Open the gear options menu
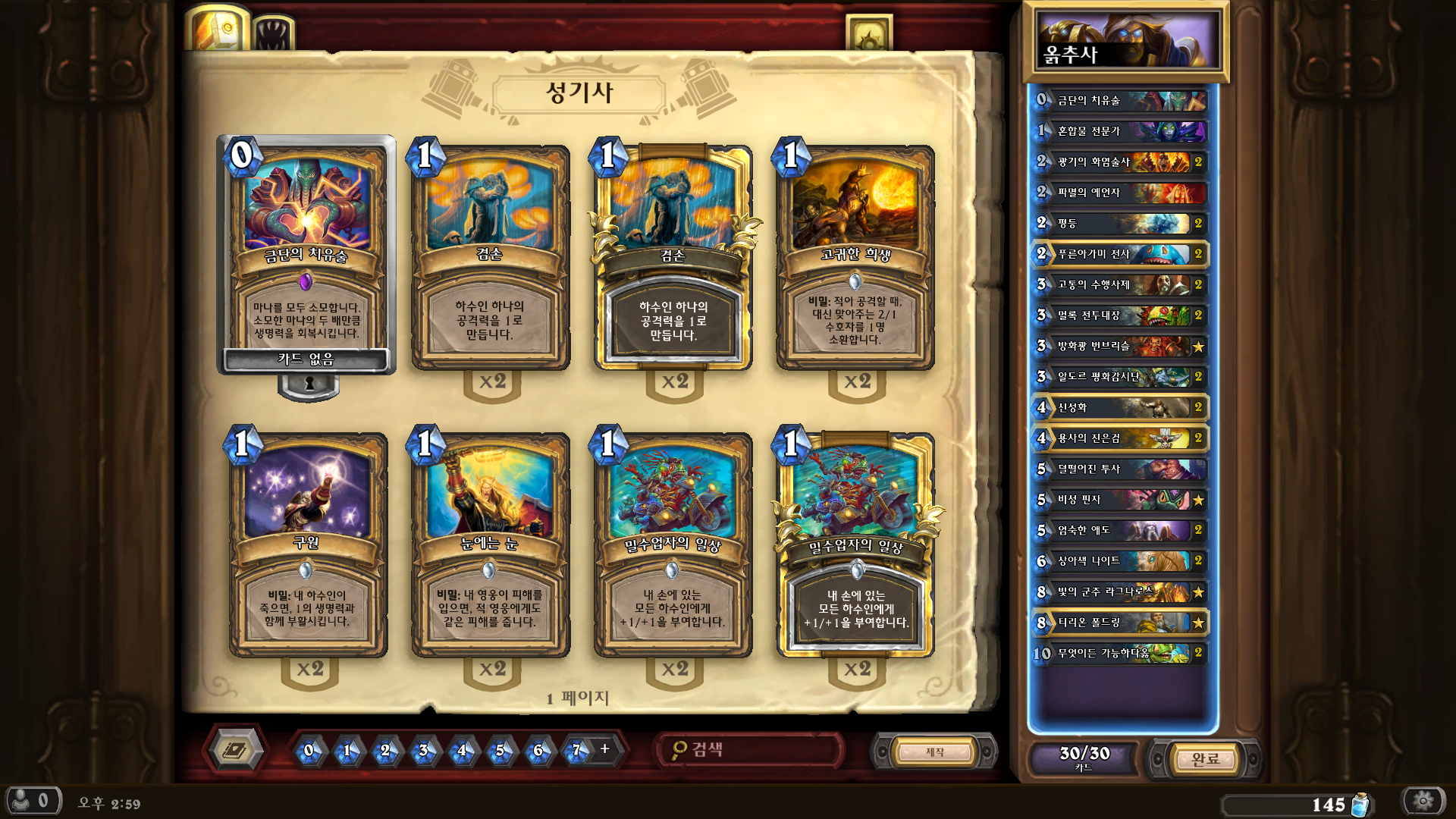This screenshot has height=819, width=1456. [1423, 801]
